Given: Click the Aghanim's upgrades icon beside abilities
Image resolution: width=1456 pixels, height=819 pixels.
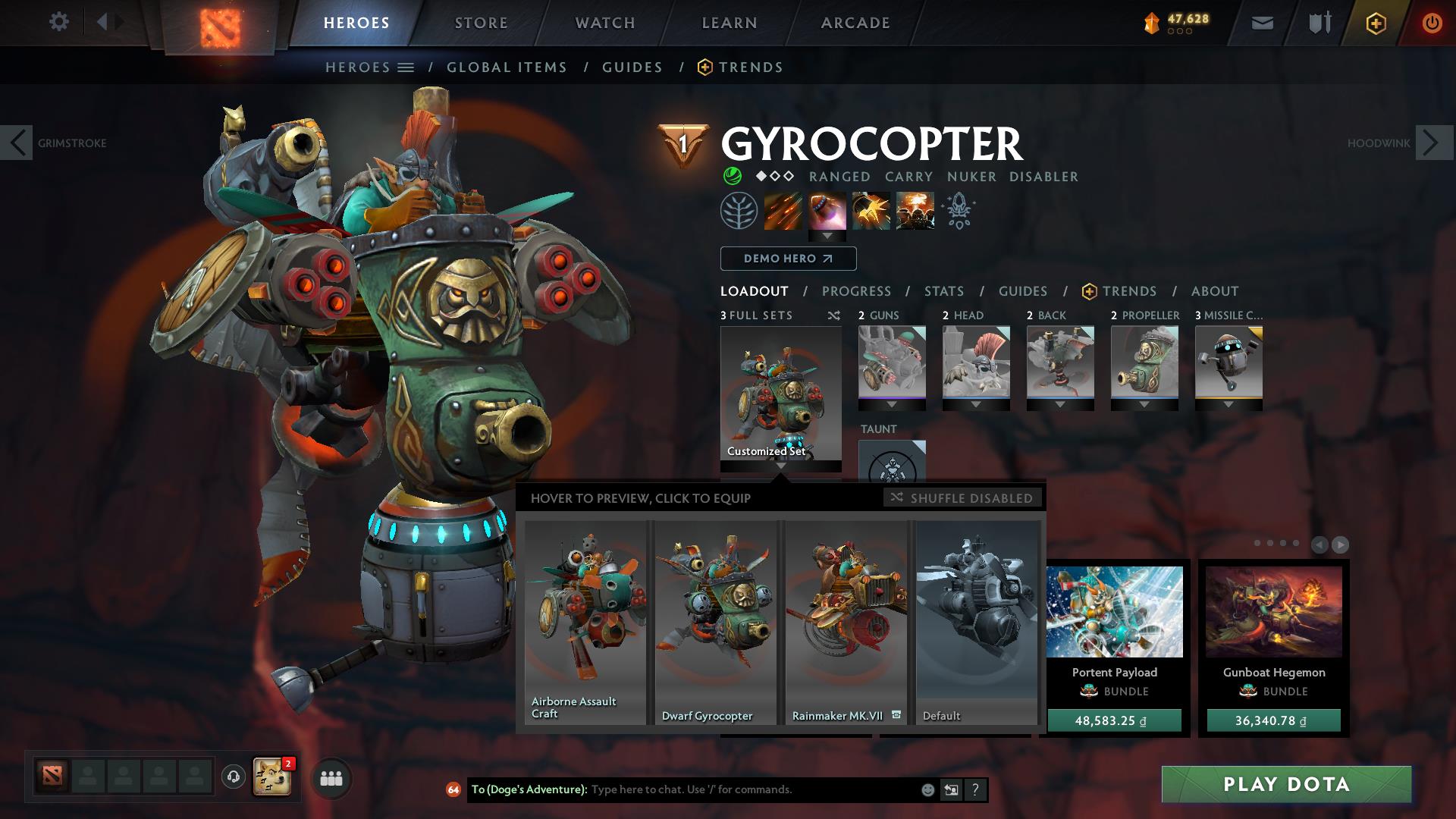Looking at the screenshot, I should point(958,211).
